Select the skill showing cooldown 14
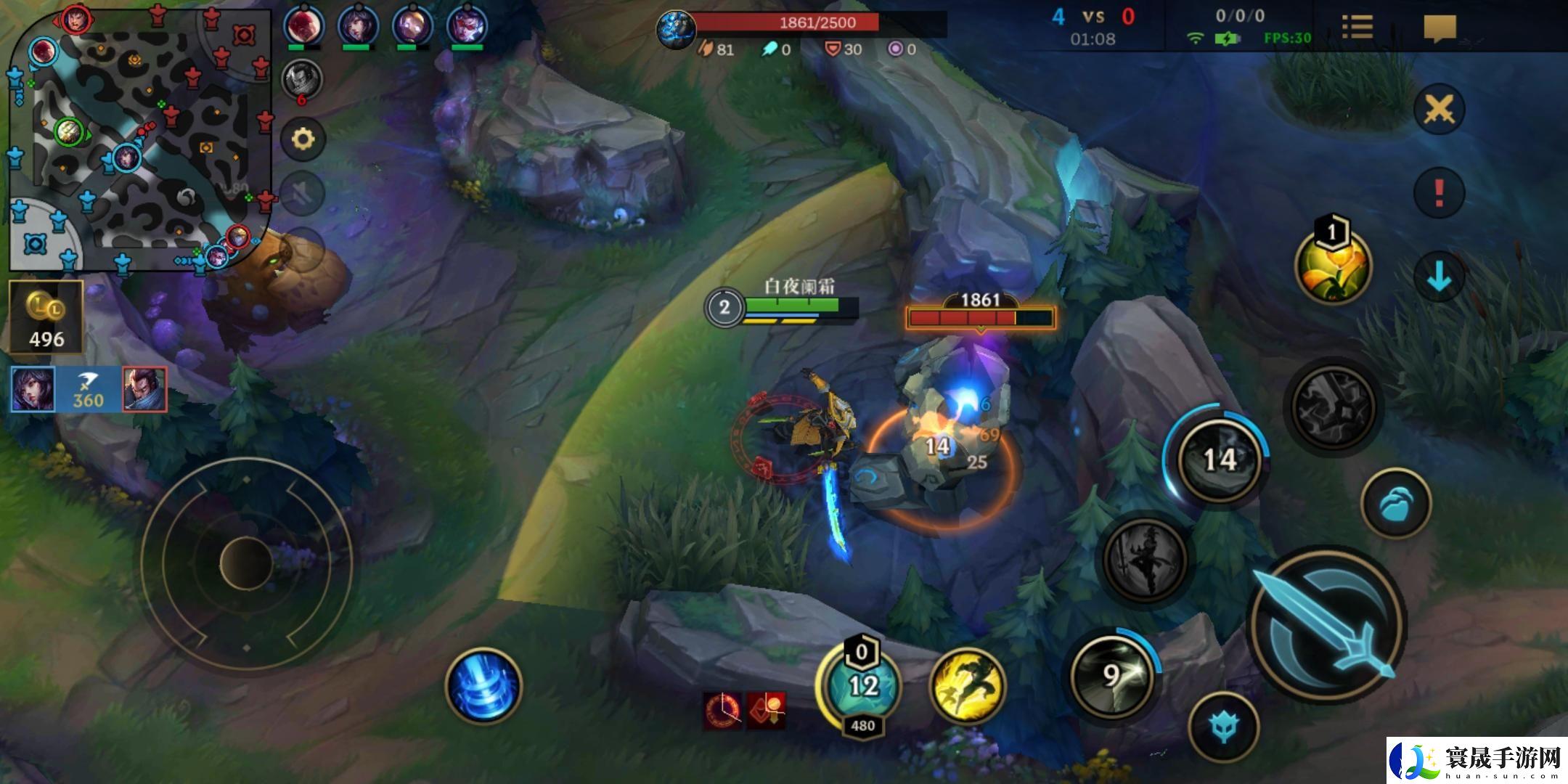 1218,459
